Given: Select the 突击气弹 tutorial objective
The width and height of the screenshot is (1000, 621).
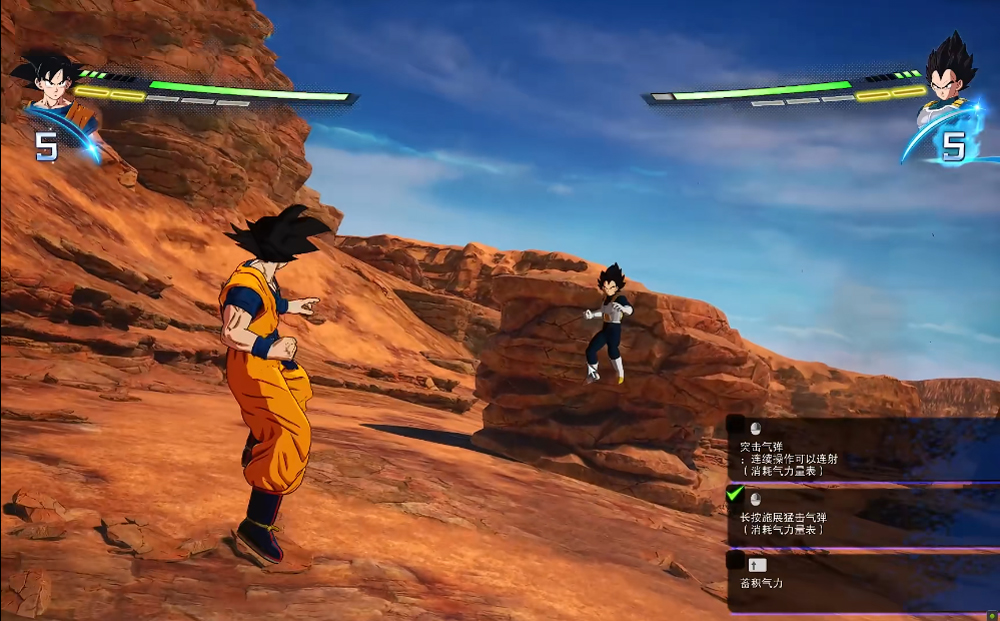Looking at the screenshot, I should (x=860, y=450).
